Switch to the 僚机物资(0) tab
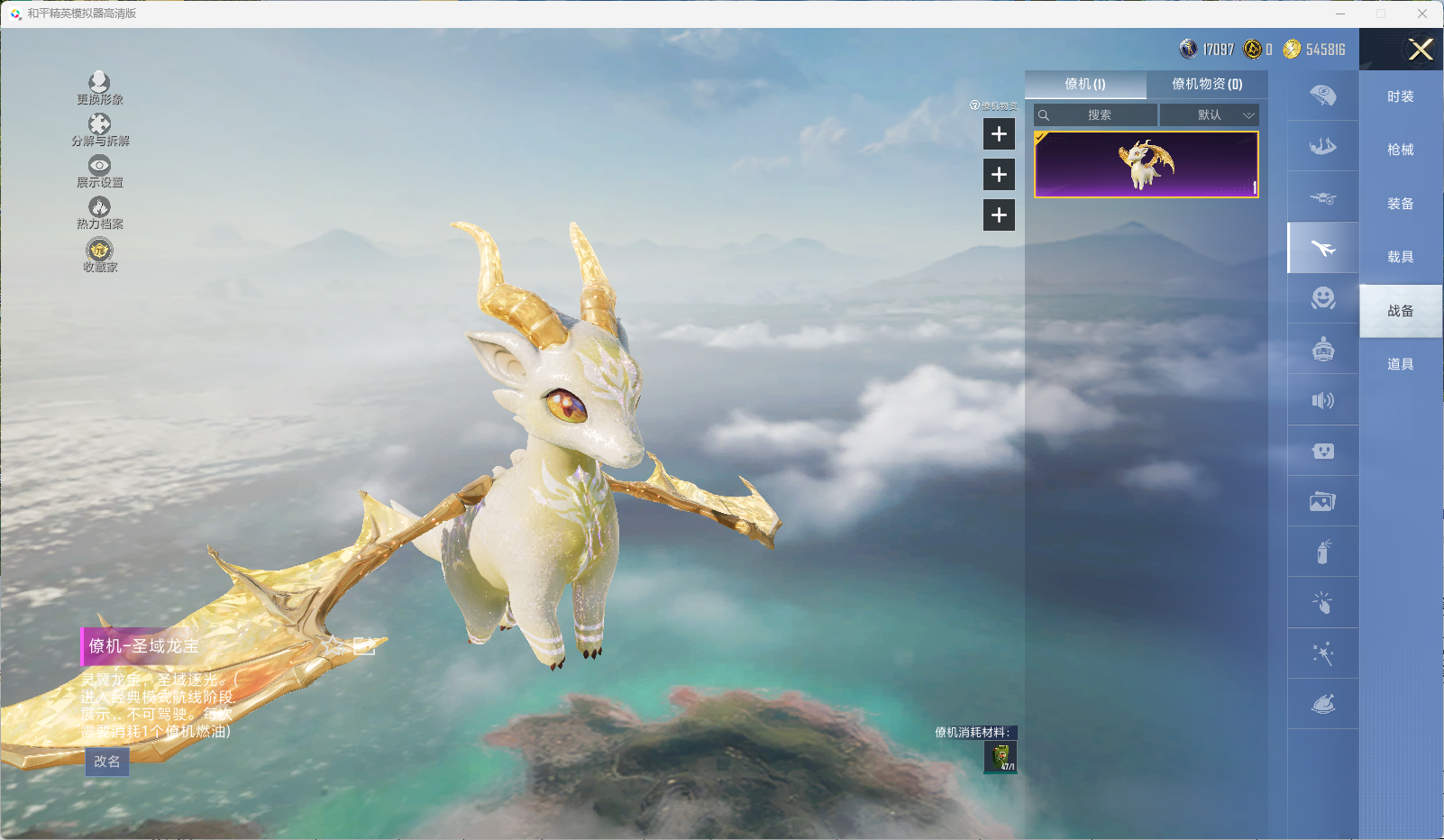 coord(1207,84)
